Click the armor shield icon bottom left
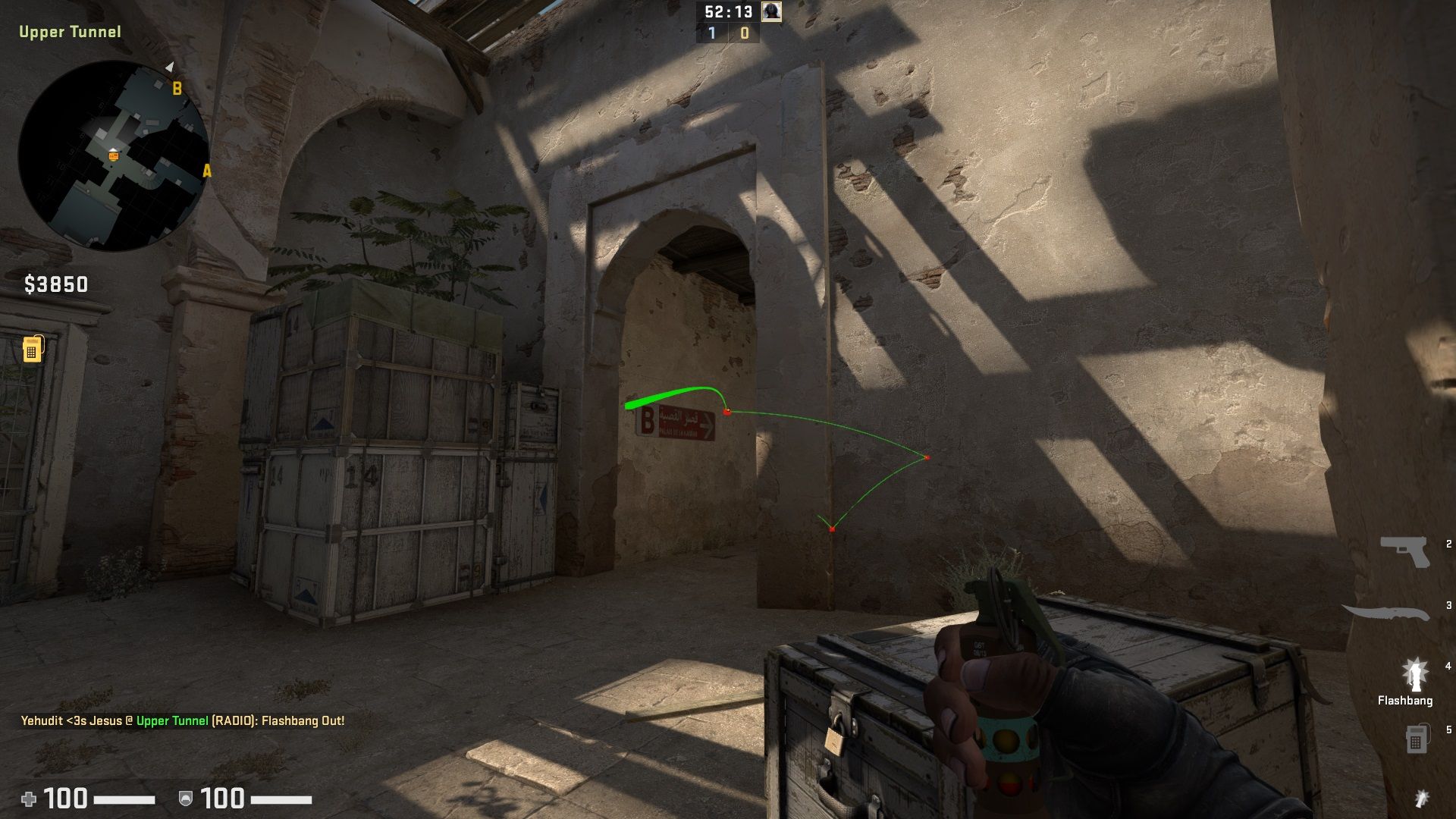This screenshot has height=819, width=1456. tap(185, 799)
